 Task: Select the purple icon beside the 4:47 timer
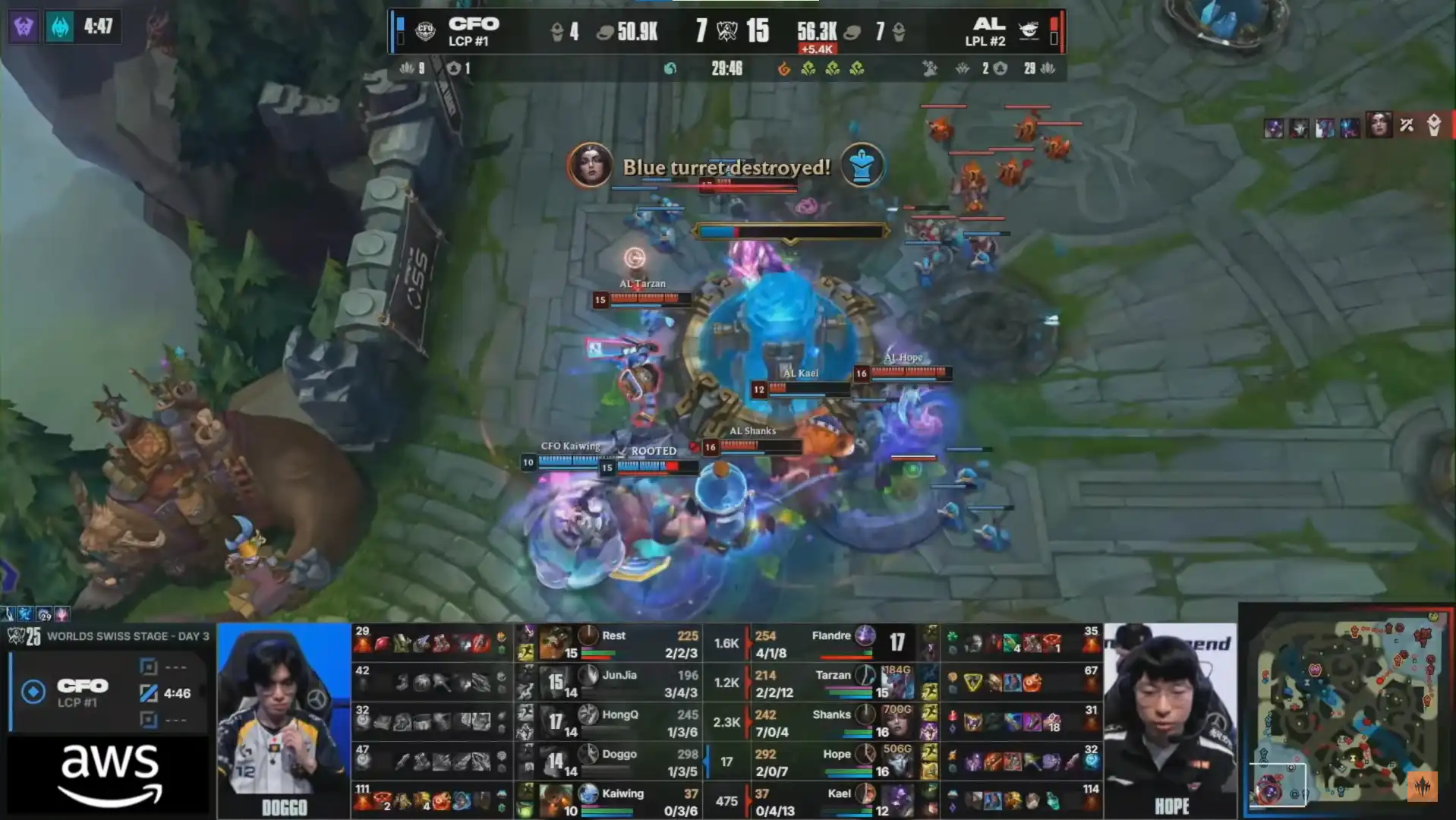coord(24,27)
